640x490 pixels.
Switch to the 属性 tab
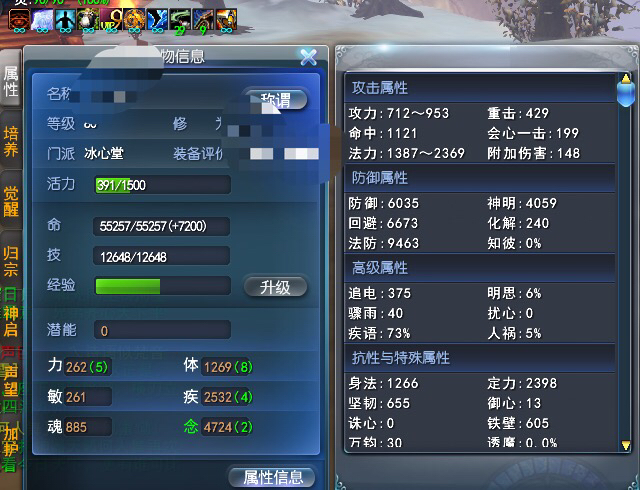click(x=11, y=82)
